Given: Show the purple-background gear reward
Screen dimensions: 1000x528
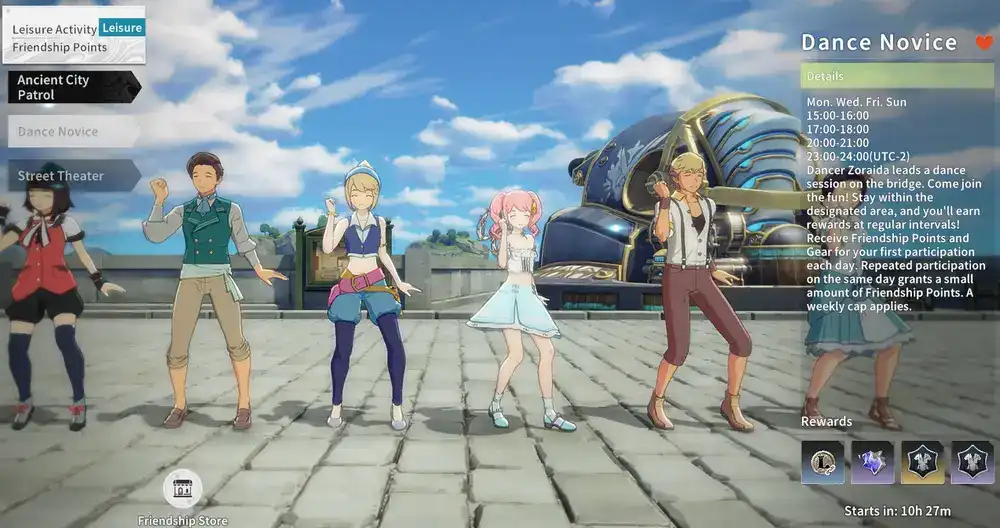Looking at the screenshot, I should [972, 463].
